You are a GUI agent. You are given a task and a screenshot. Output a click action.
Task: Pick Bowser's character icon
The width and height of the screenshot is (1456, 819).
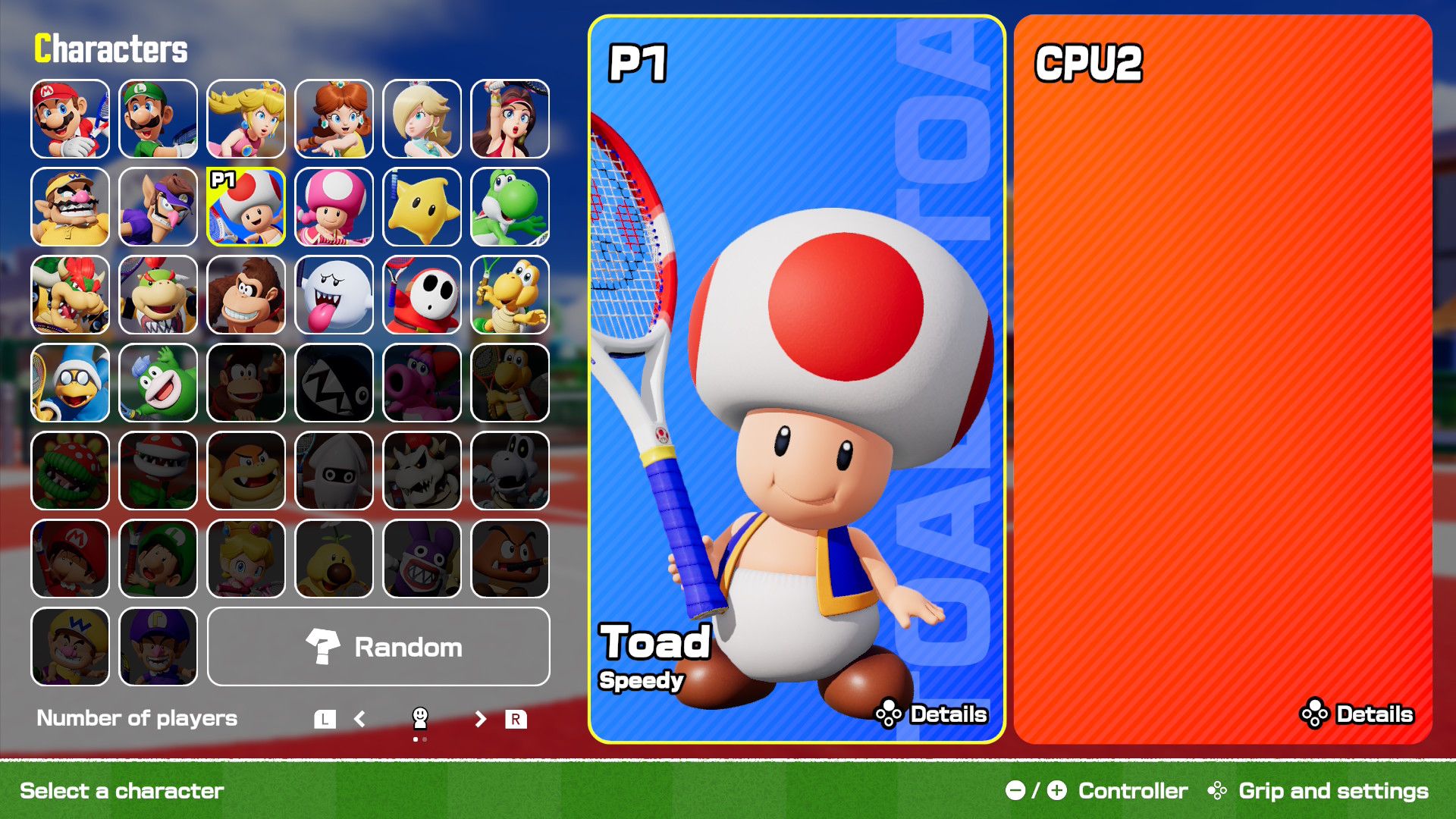pos(68,297)
